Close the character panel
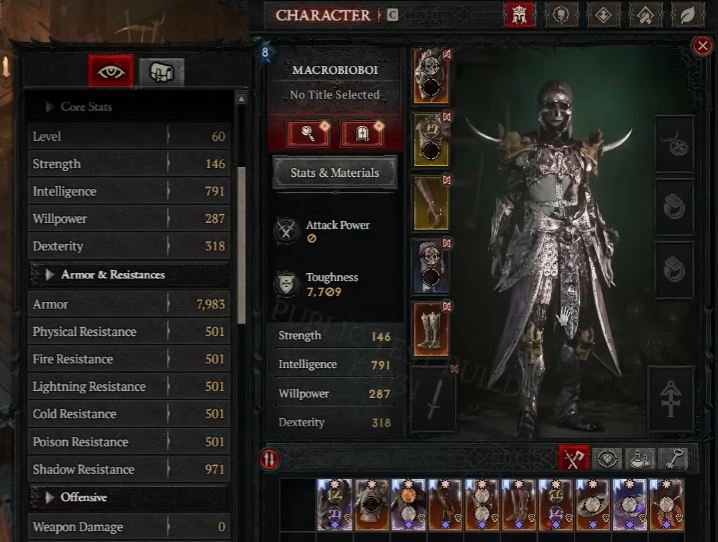The height and width of the screenshot is (542, 718). pos(703,45)
